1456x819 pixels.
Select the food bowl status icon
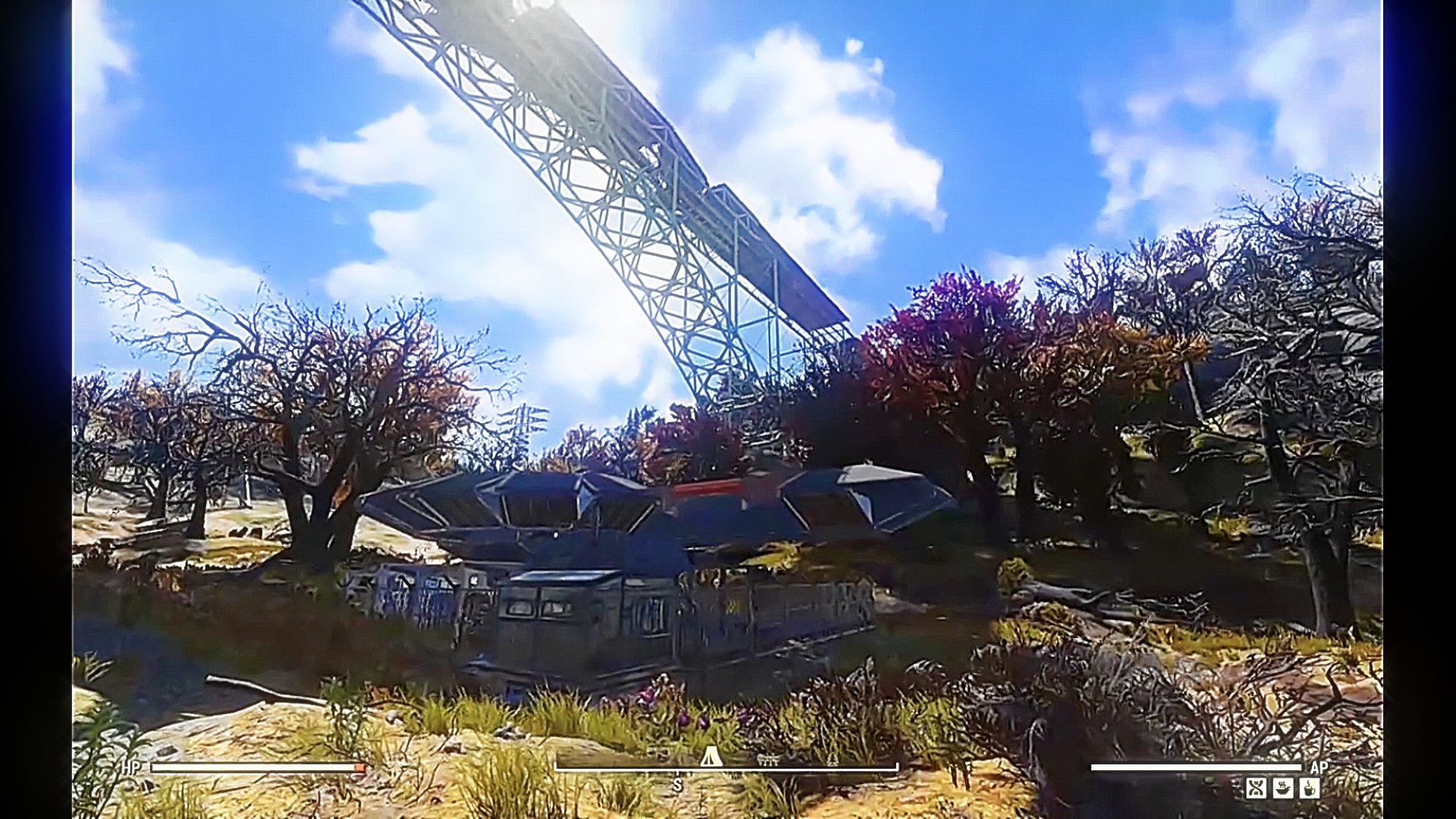pos(1283,788)
